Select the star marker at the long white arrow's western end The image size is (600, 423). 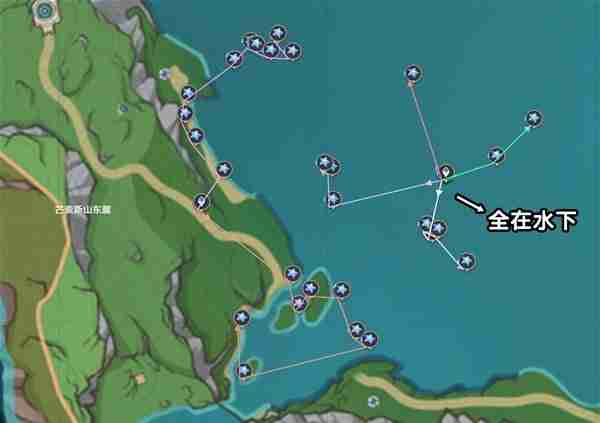pyautogui.click(x=333, y=199)
